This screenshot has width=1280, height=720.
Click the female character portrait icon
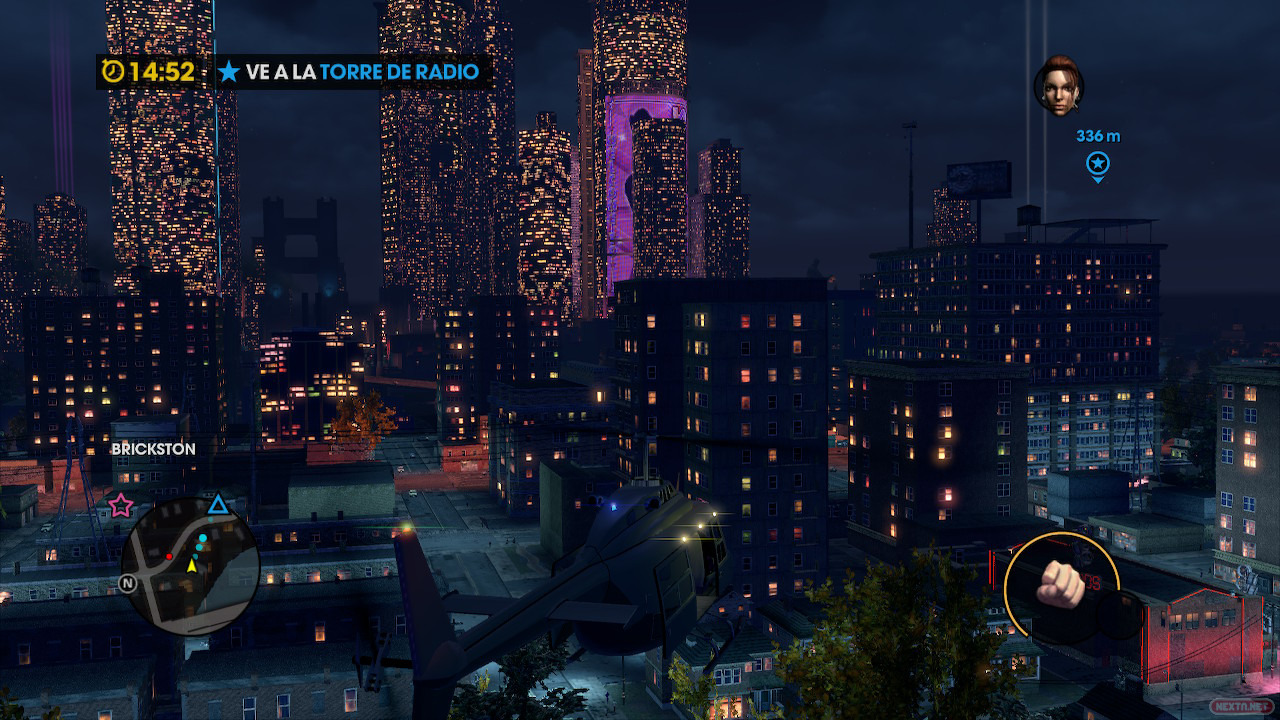[x=1058, y=87]
